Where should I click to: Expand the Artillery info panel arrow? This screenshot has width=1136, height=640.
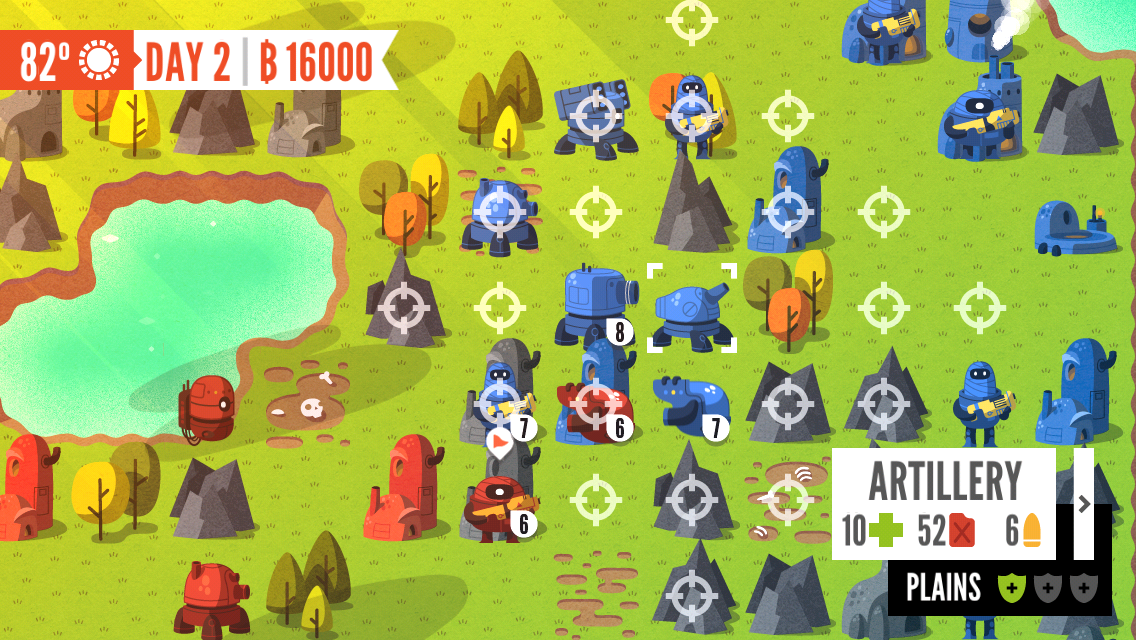pos(1084,504)
